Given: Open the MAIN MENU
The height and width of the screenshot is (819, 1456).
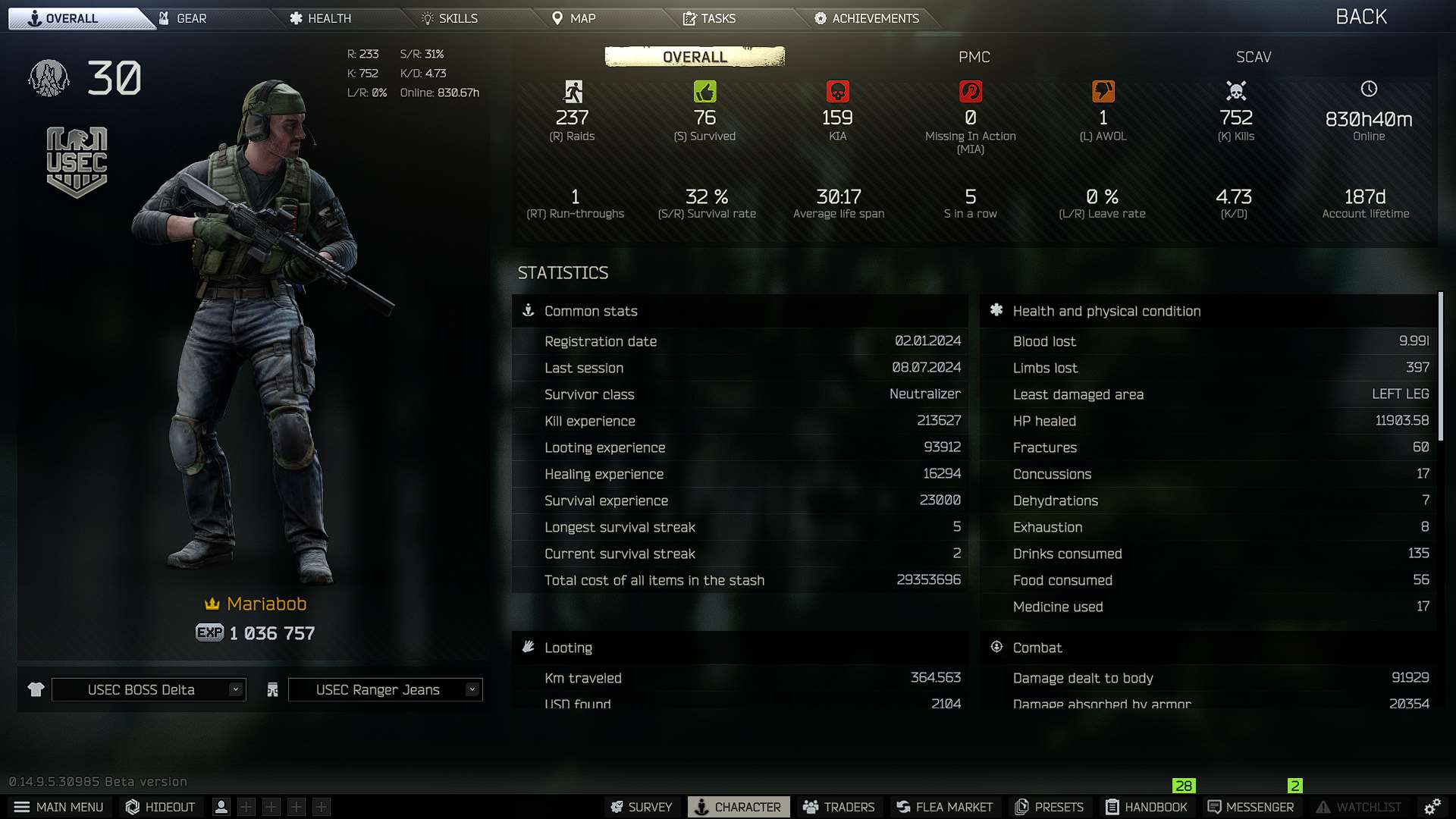Looking at the screenshot, I should coord(59,807).
